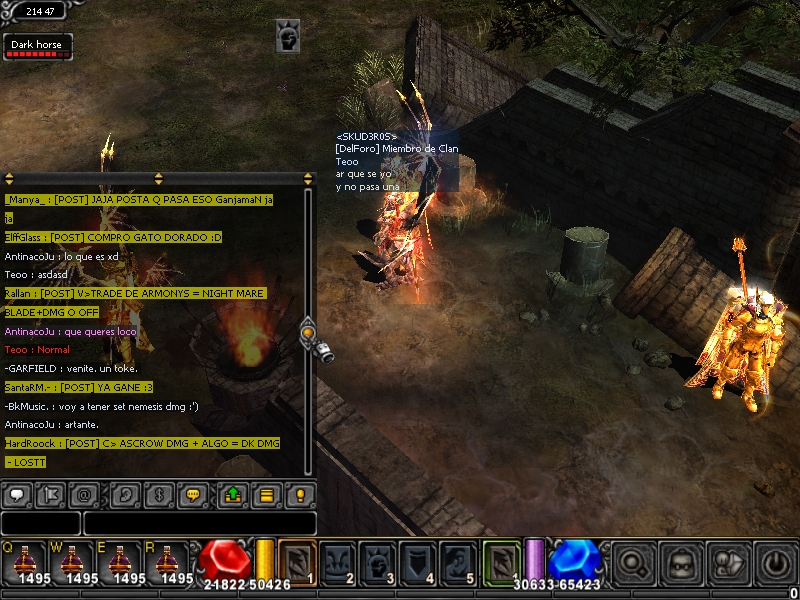Click the whisper recipient name field

tap(40, 523)
